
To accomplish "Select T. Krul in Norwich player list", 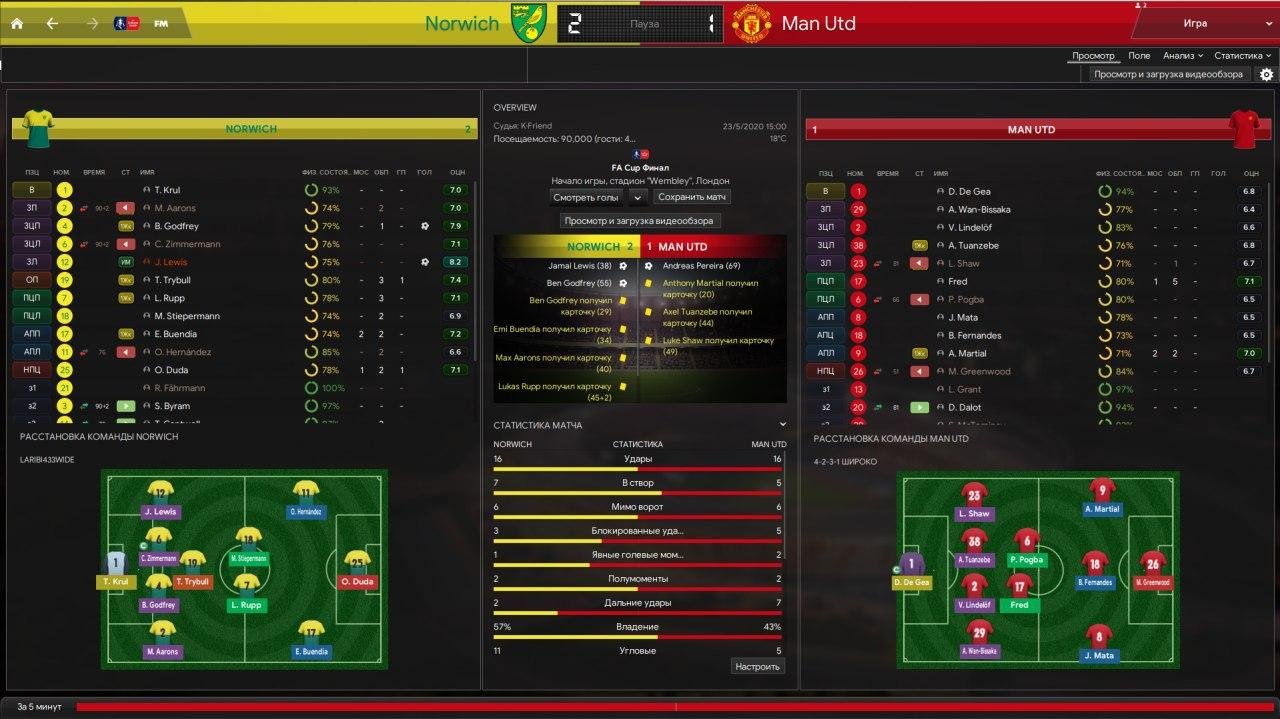I will 167,190.
